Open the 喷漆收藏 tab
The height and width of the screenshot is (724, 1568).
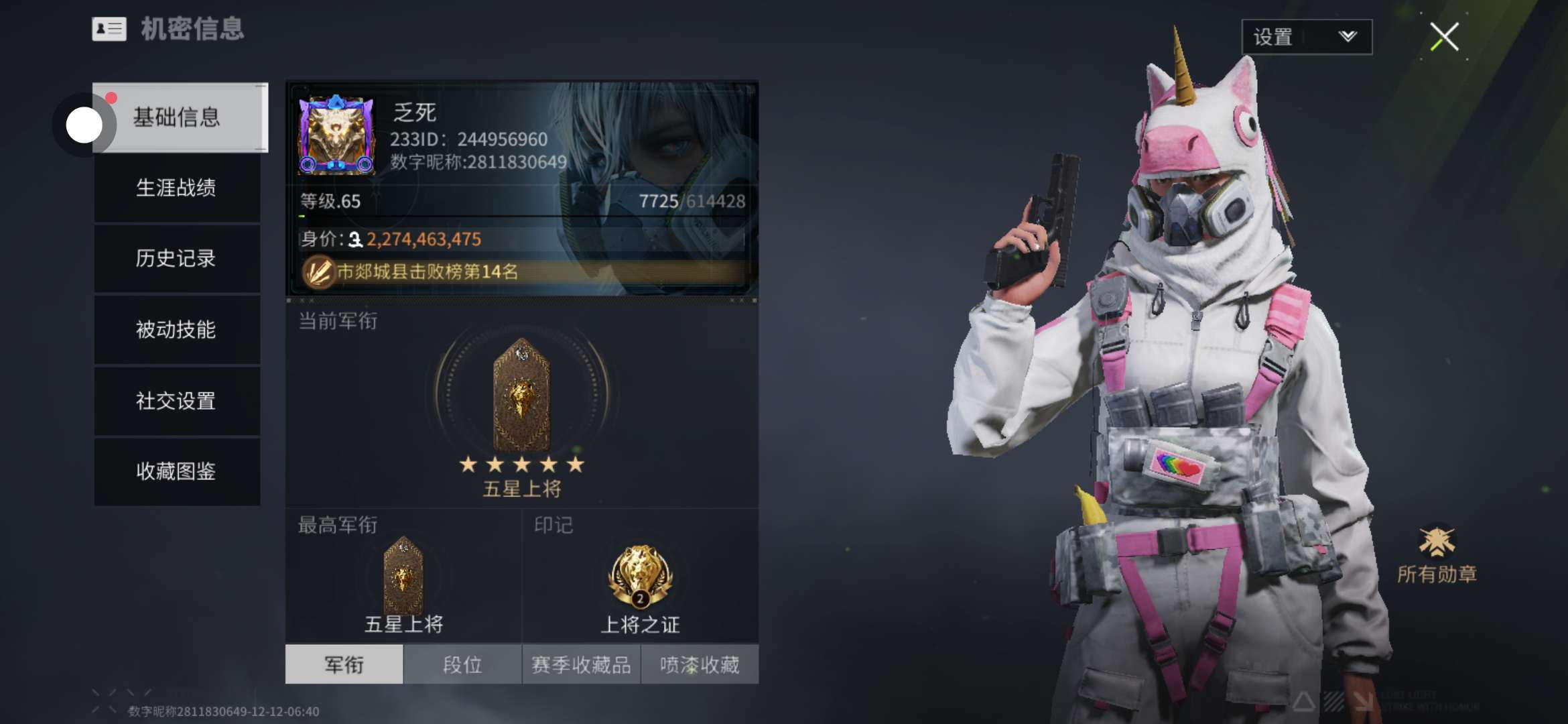[x=700, y=664]
